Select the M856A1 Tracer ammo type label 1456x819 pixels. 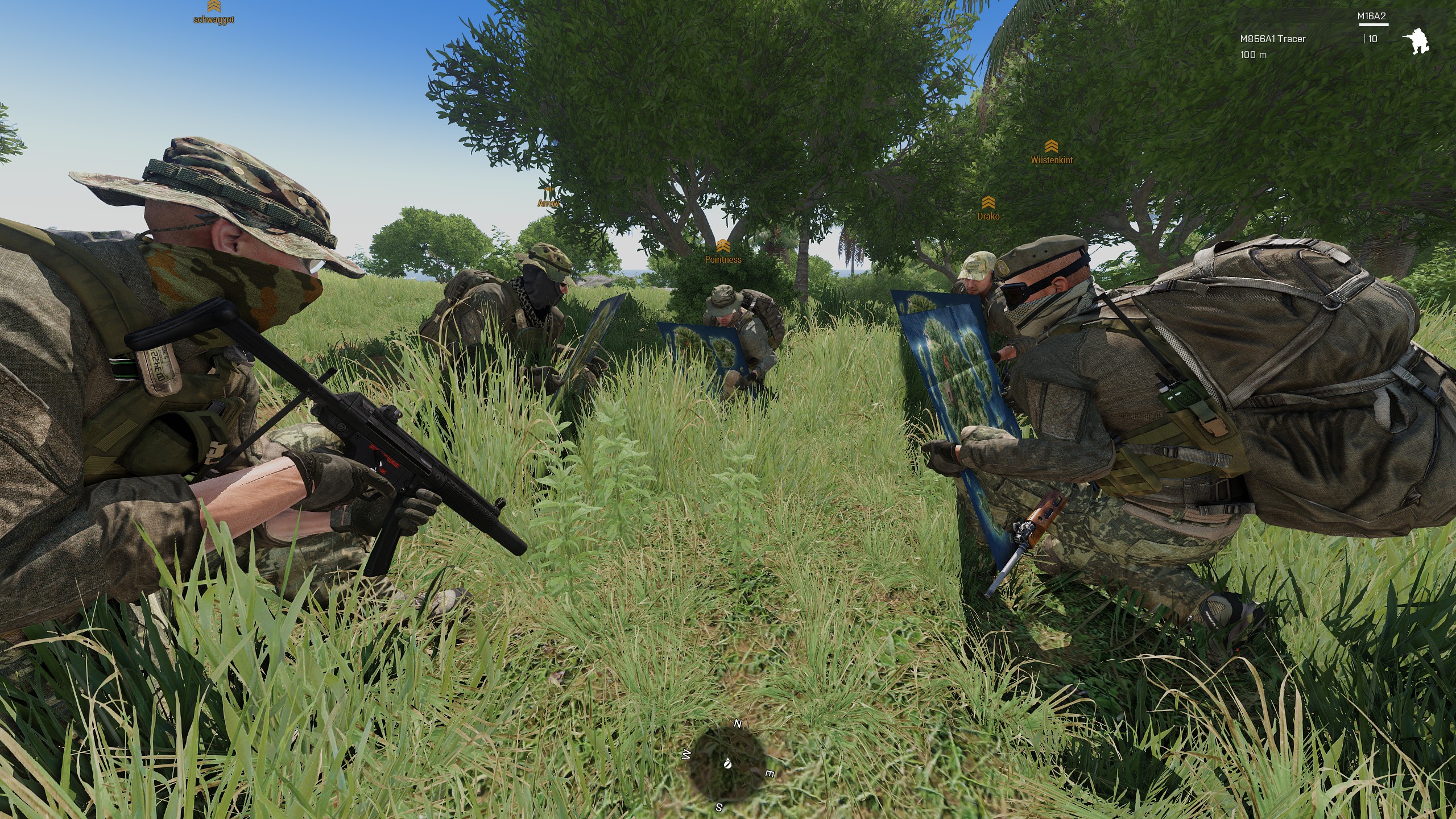click(x=1273, y=39)
